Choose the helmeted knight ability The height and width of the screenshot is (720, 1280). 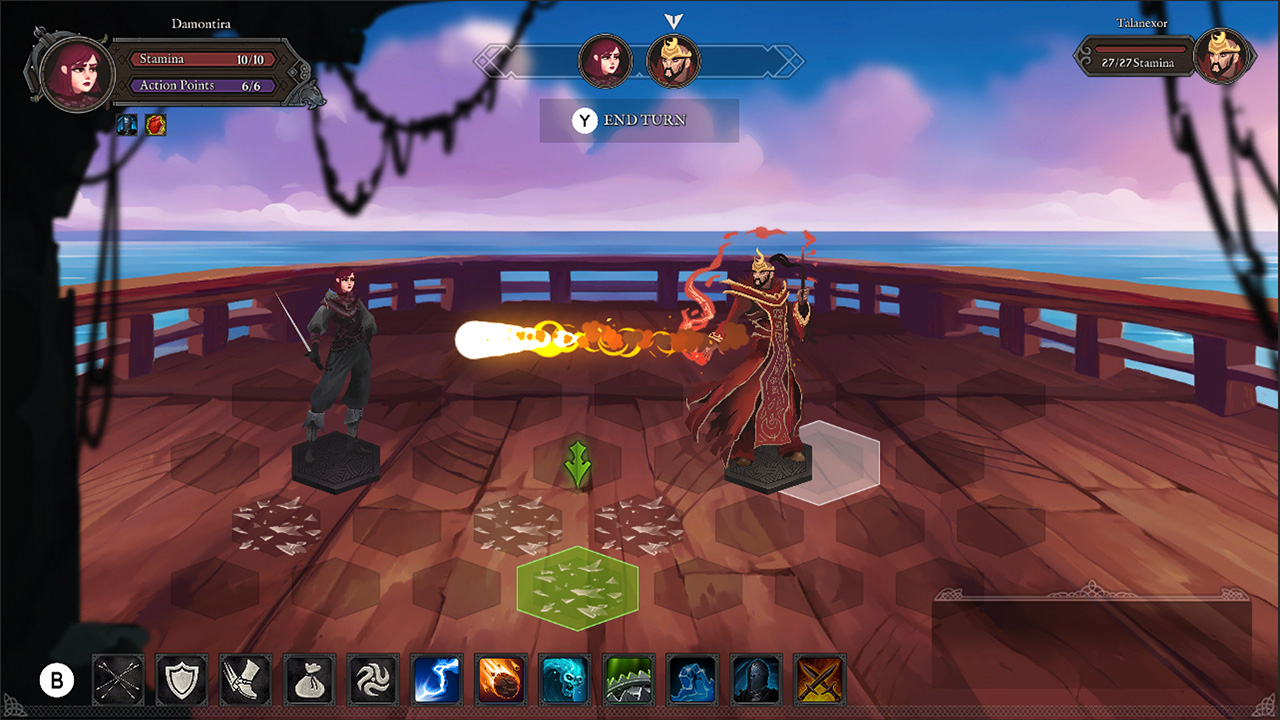click(x=757, y=679)
